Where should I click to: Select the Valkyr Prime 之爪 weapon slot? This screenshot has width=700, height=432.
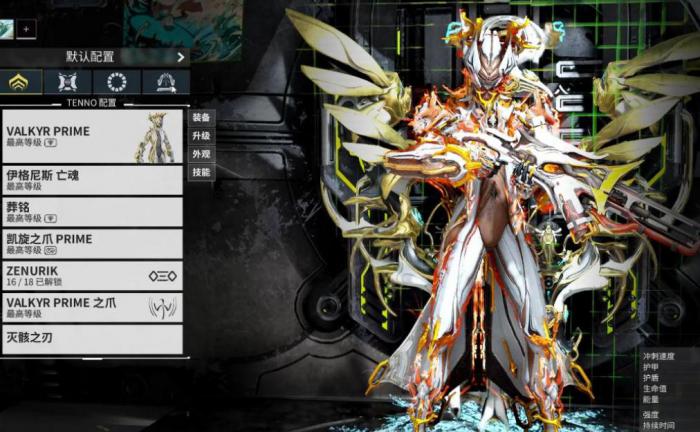pyautogui.click(x=92, y=307)
